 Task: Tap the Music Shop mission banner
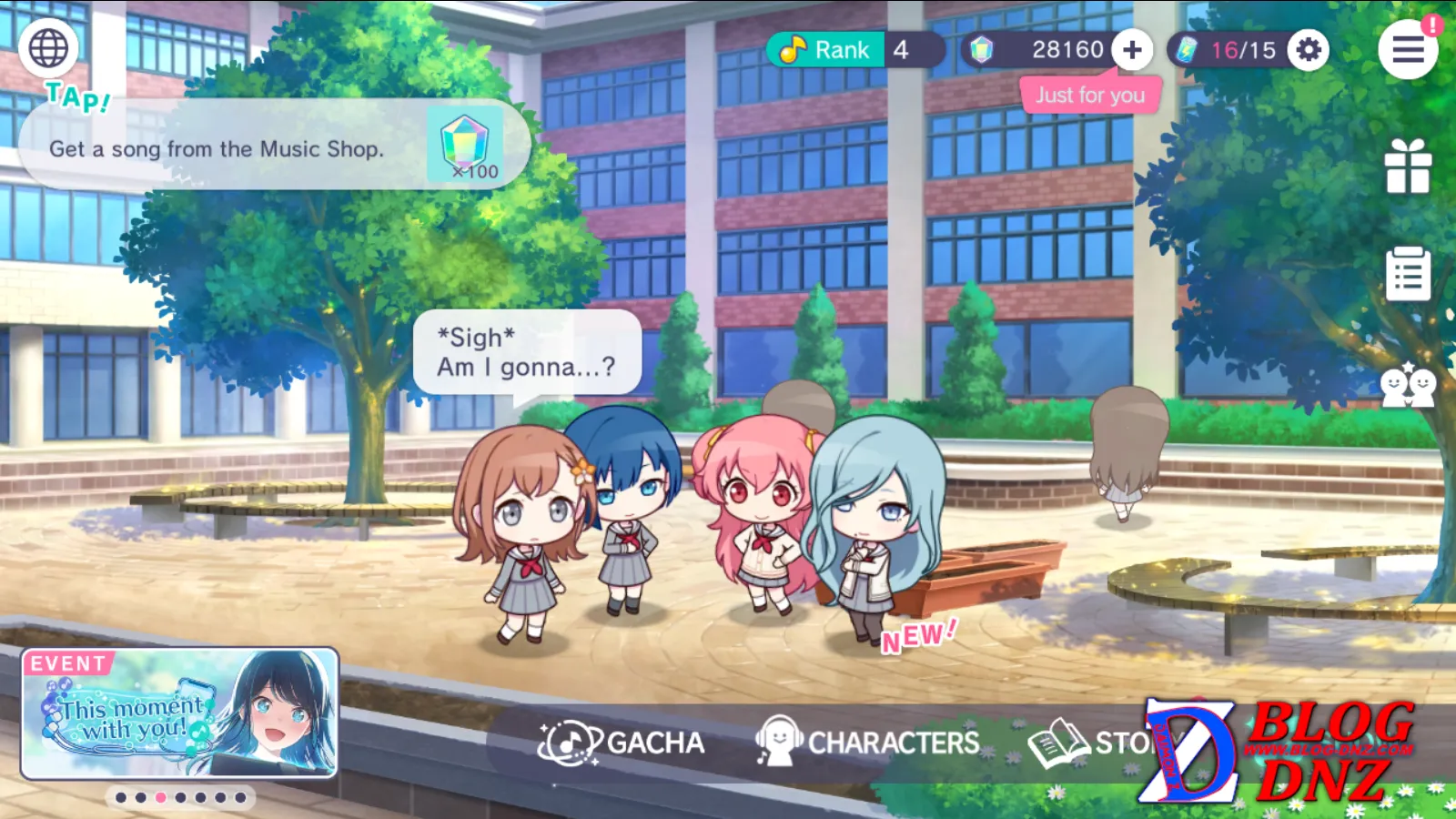[x=273, y=146]
